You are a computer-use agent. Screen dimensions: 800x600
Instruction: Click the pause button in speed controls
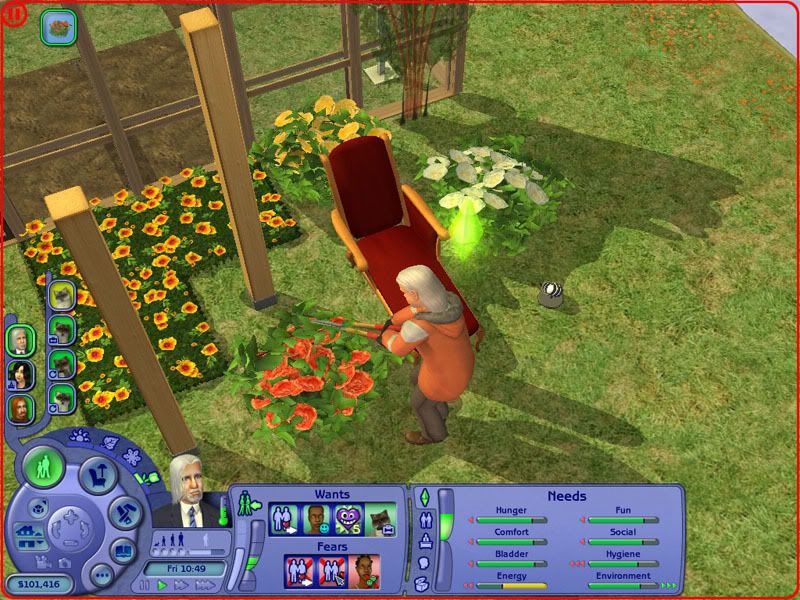pyautogui.click(x=145, y=584)
